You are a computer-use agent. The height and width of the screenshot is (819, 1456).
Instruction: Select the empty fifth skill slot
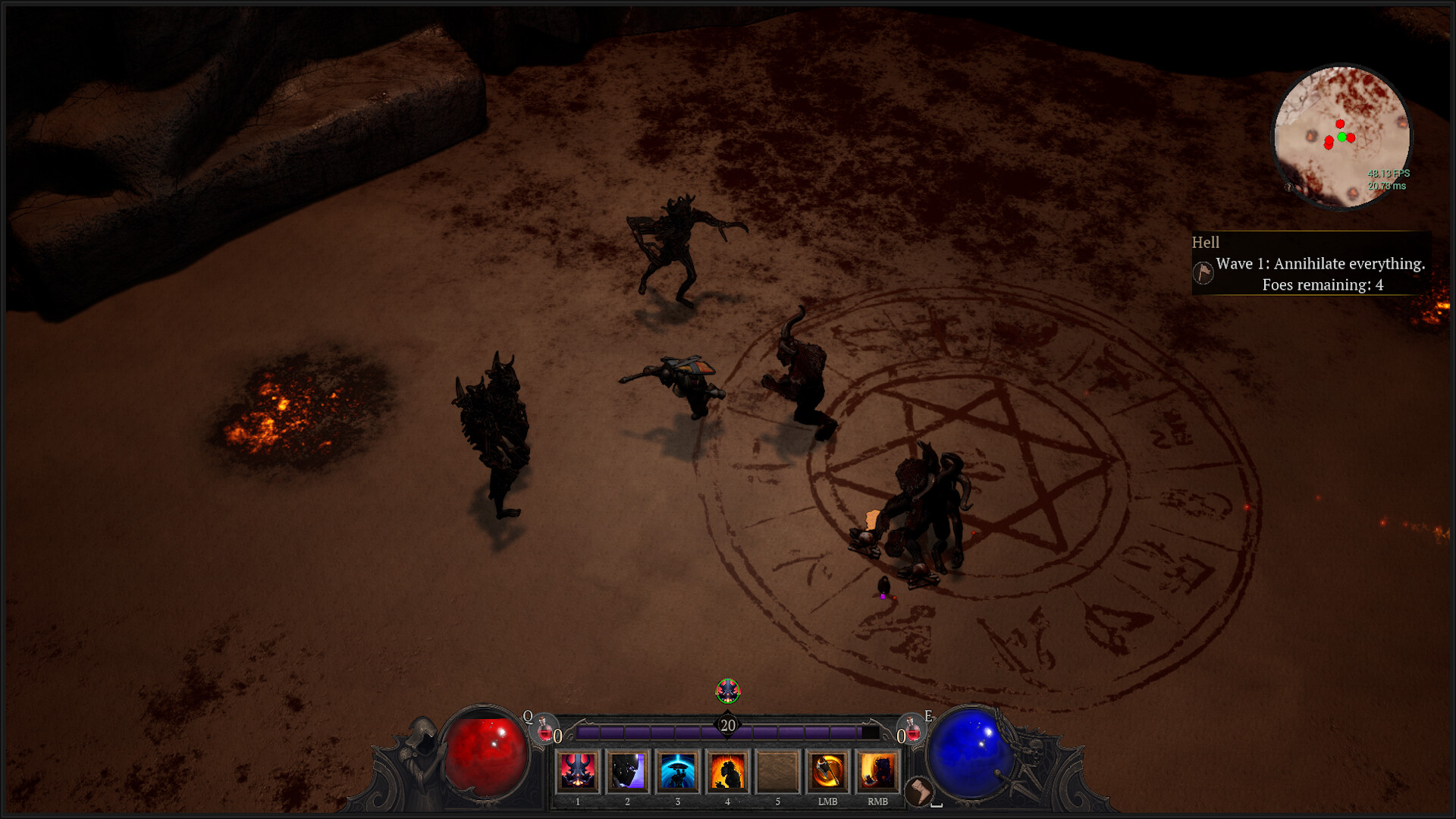pos(777,771)
